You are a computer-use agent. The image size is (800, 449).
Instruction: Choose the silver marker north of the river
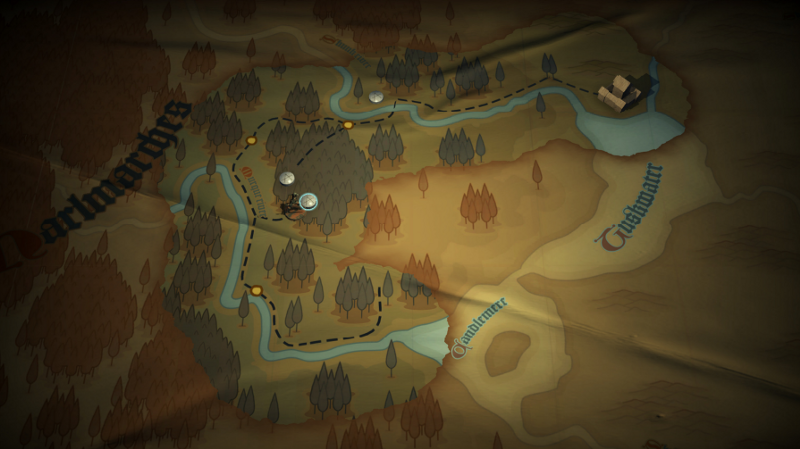[x=376, y=97]
